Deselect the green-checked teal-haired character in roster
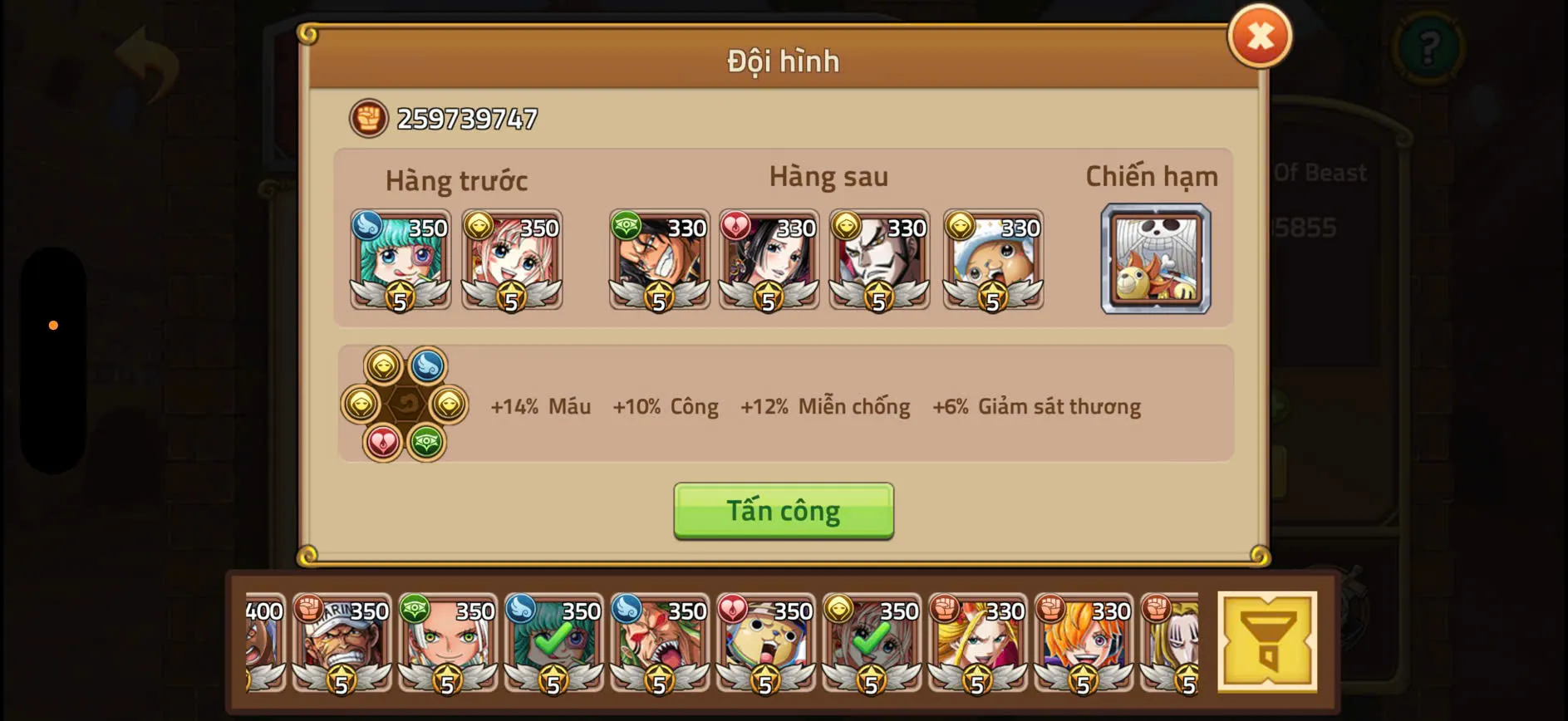The image size is (1568, 721). point(553,645)
